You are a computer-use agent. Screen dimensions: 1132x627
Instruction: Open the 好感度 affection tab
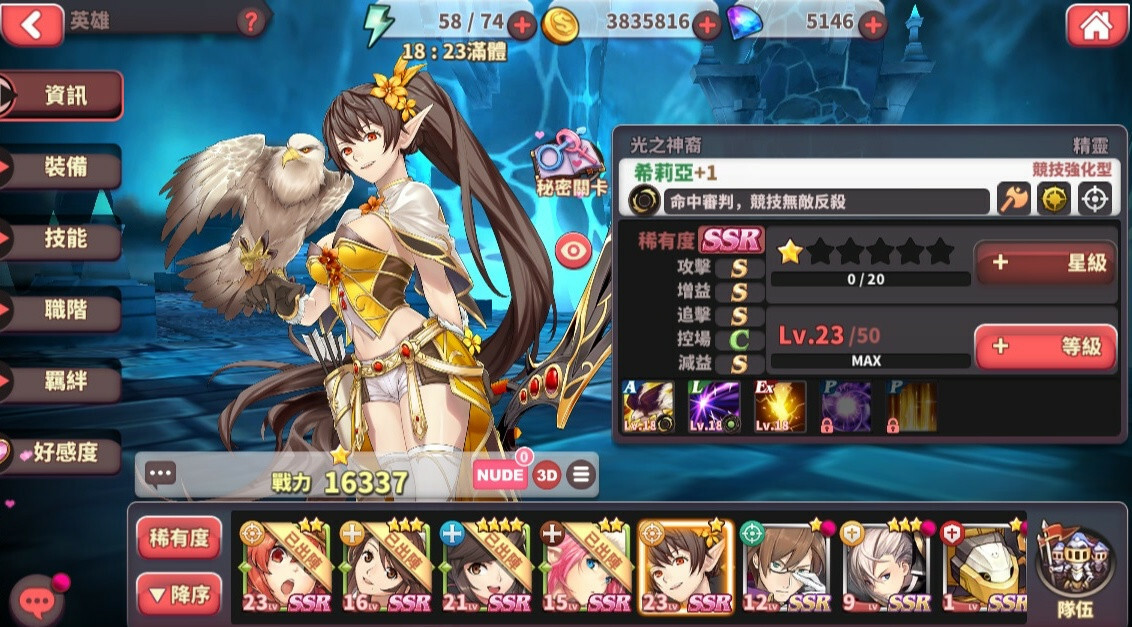click(x=63, y=453)
